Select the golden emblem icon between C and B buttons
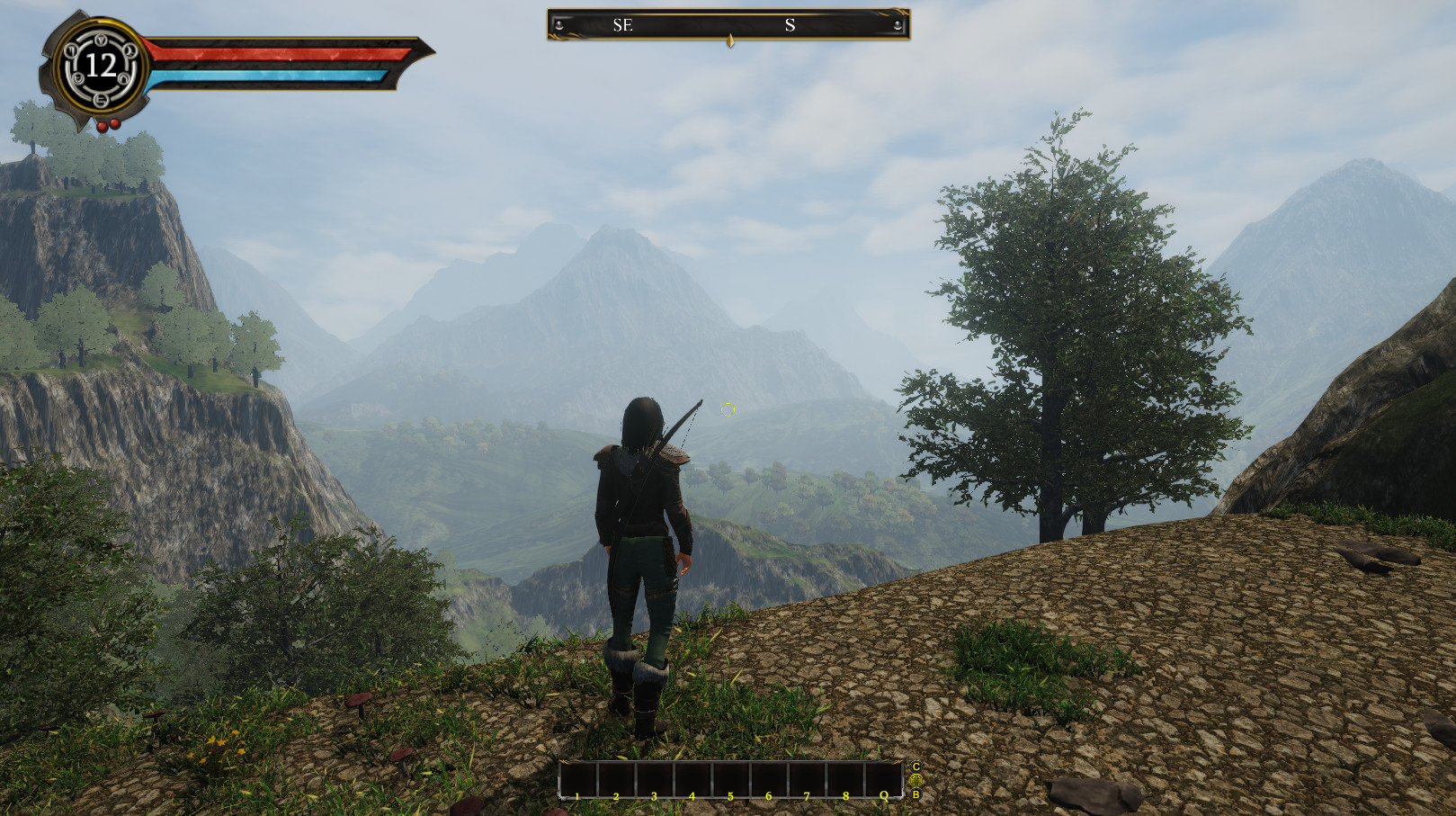 tap(918, 782)
